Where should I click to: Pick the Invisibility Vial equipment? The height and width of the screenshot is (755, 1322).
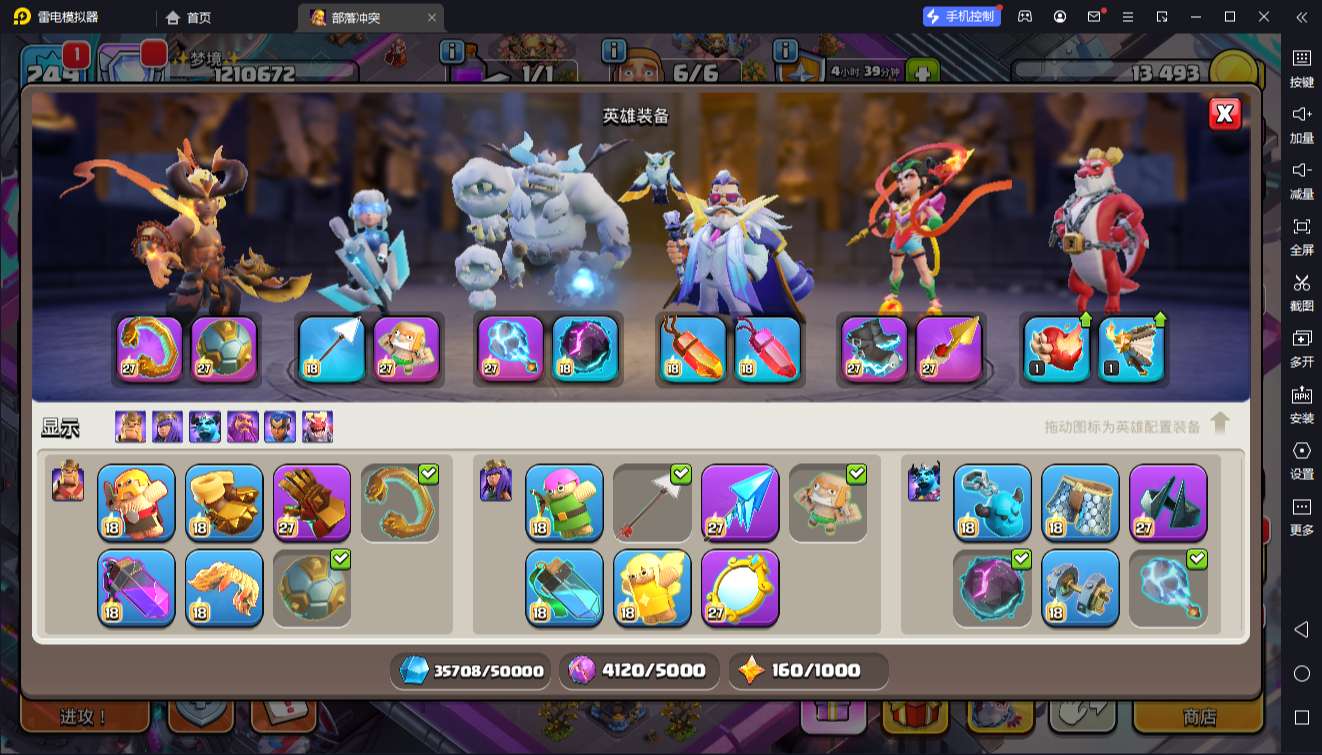[564, 587]
